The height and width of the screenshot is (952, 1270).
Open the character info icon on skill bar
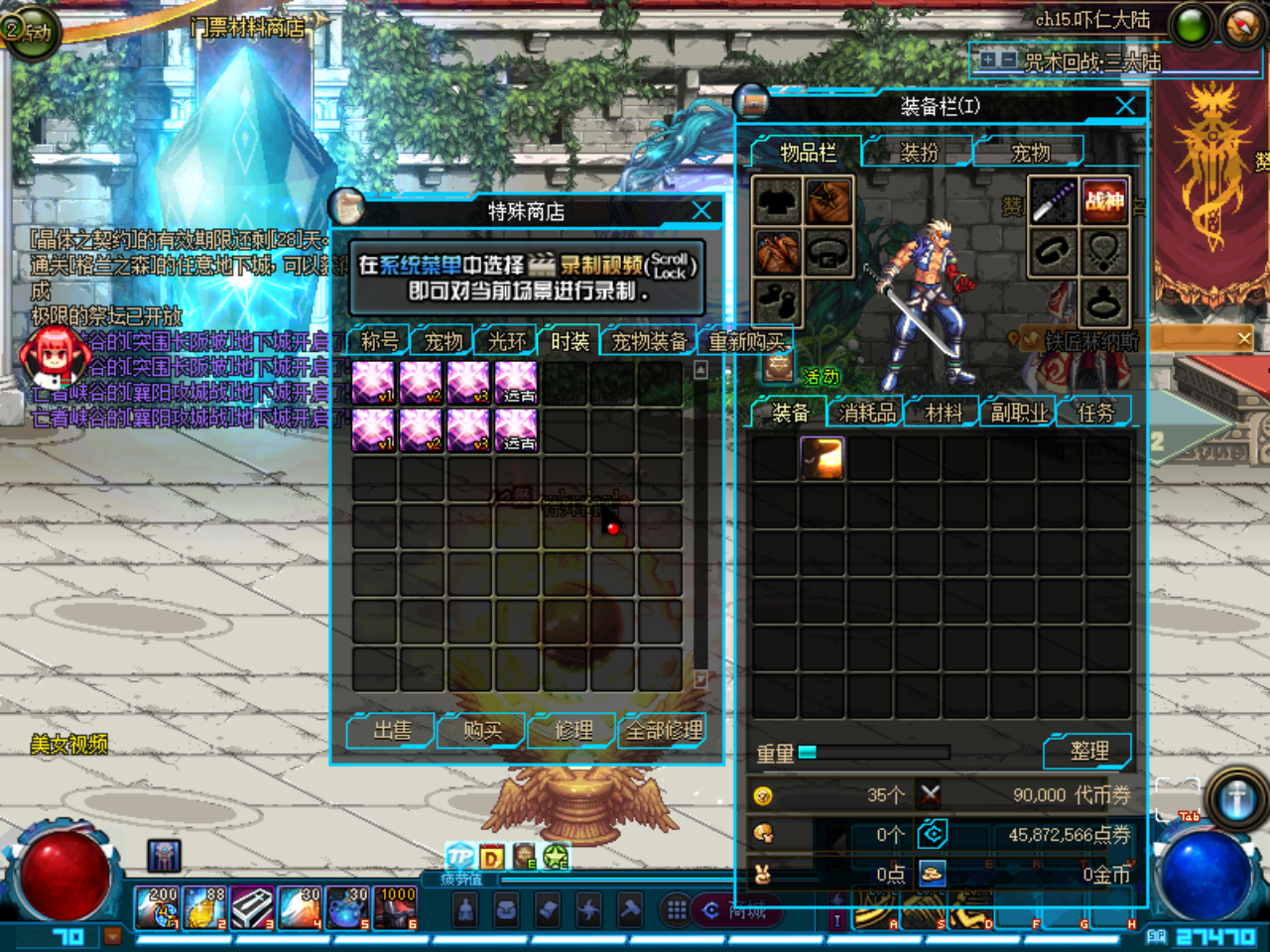(465, 909)
